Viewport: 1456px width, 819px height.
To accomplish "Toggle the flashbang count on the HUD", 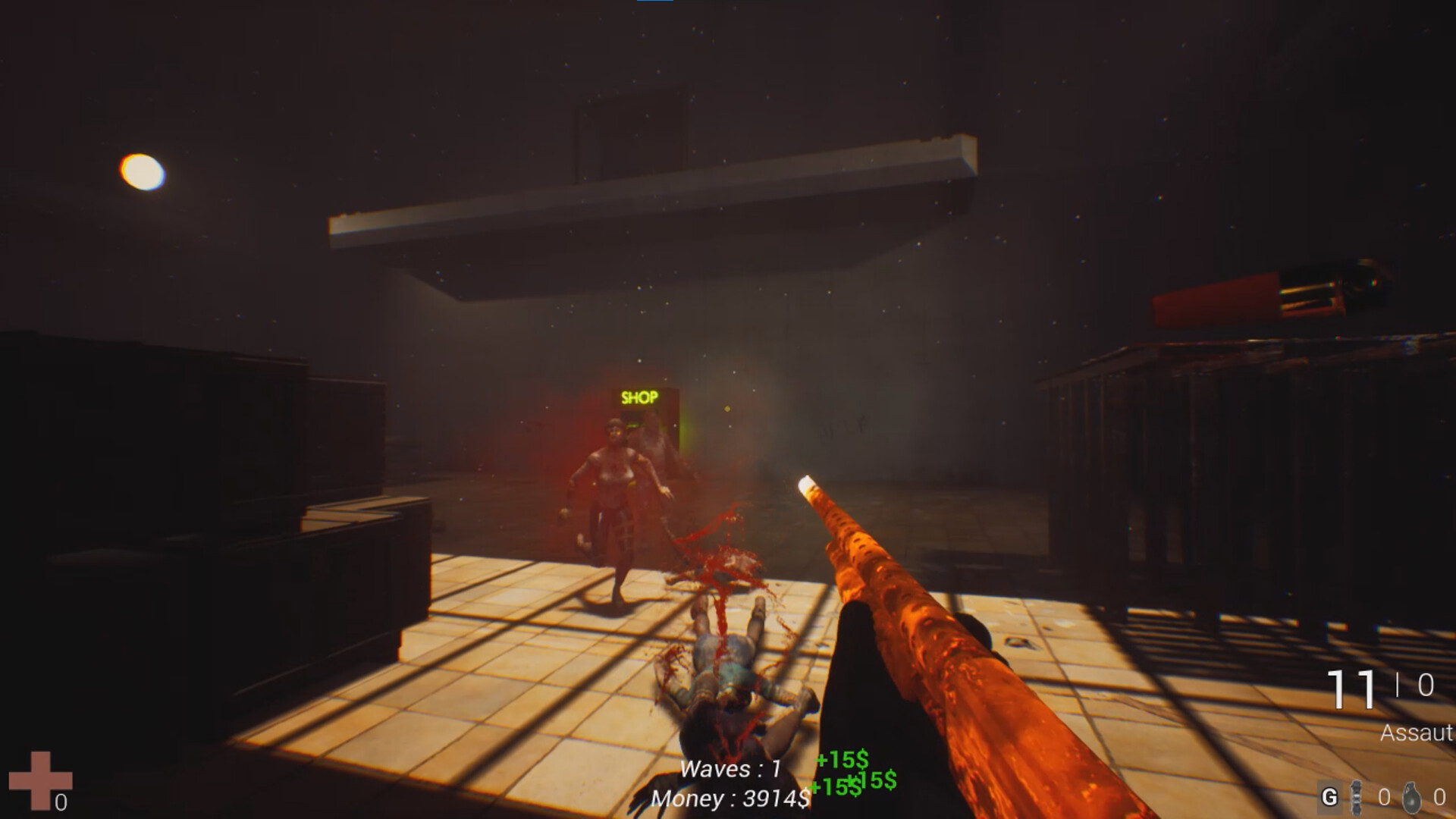I will click(x=1383, y=798).
